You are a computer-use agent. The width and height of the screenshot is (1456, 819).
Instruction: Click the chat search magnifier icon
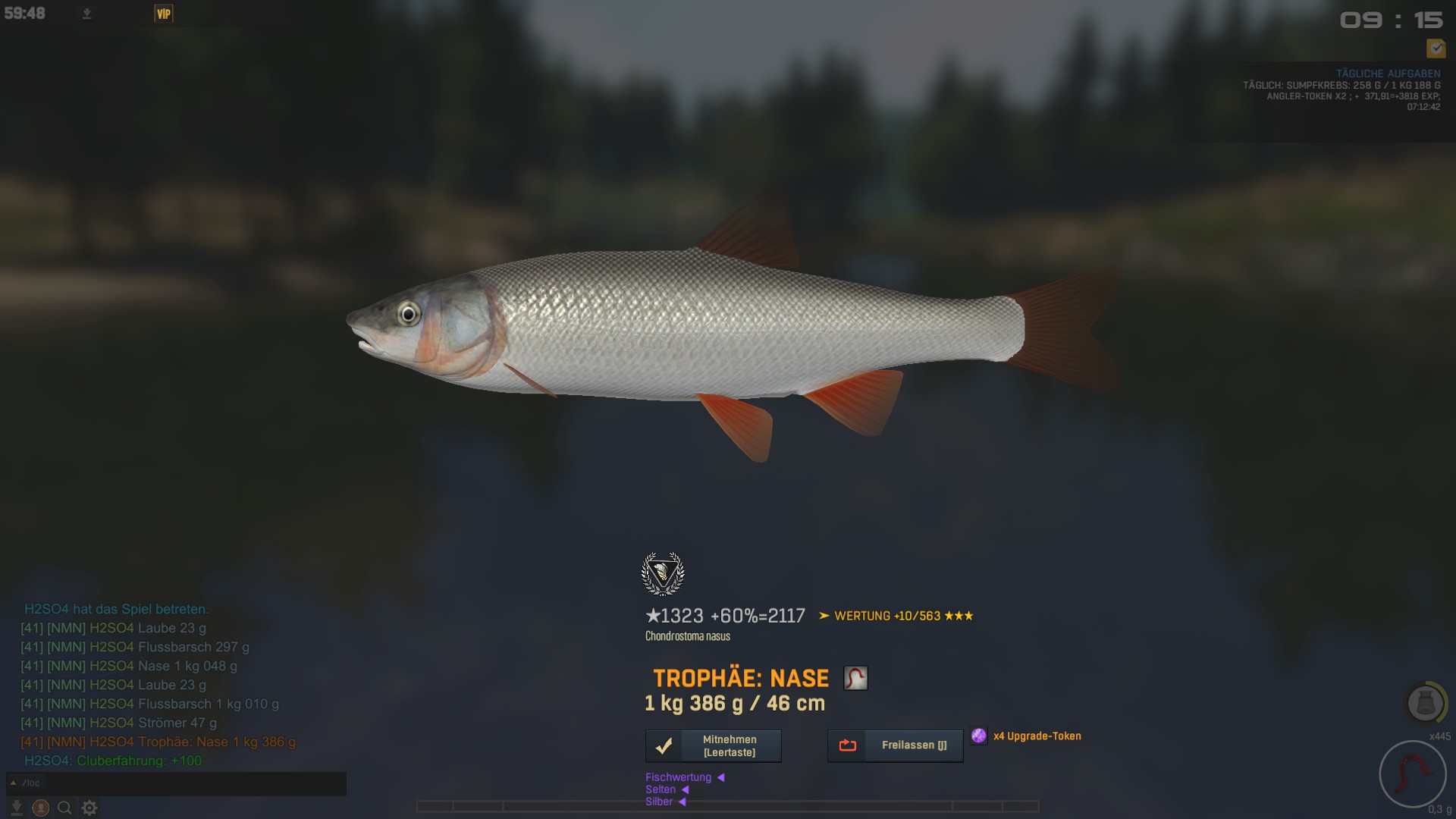[x=65, y=808]
